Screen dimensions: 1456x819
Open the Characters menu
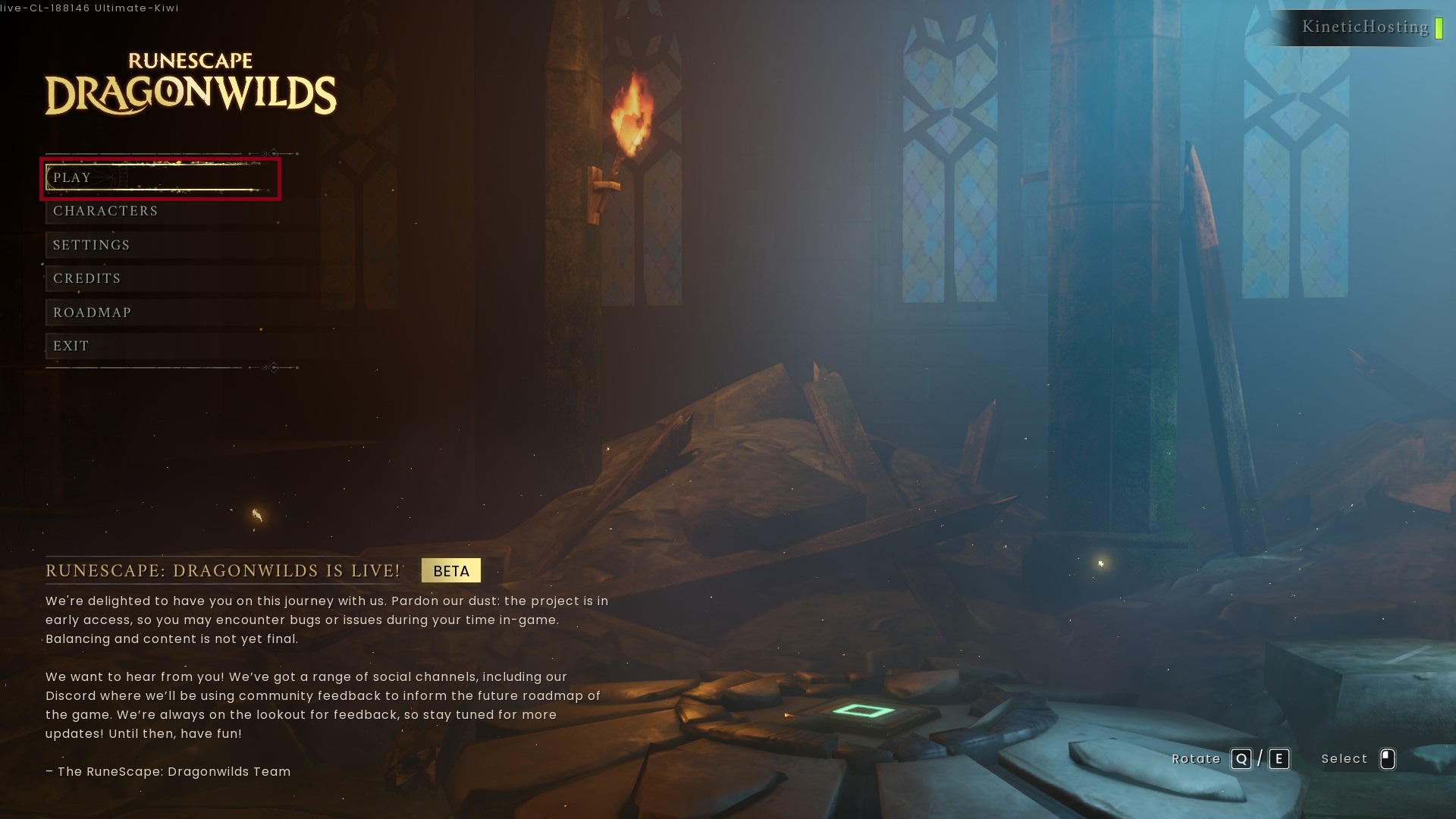click(x=105, y=212)
